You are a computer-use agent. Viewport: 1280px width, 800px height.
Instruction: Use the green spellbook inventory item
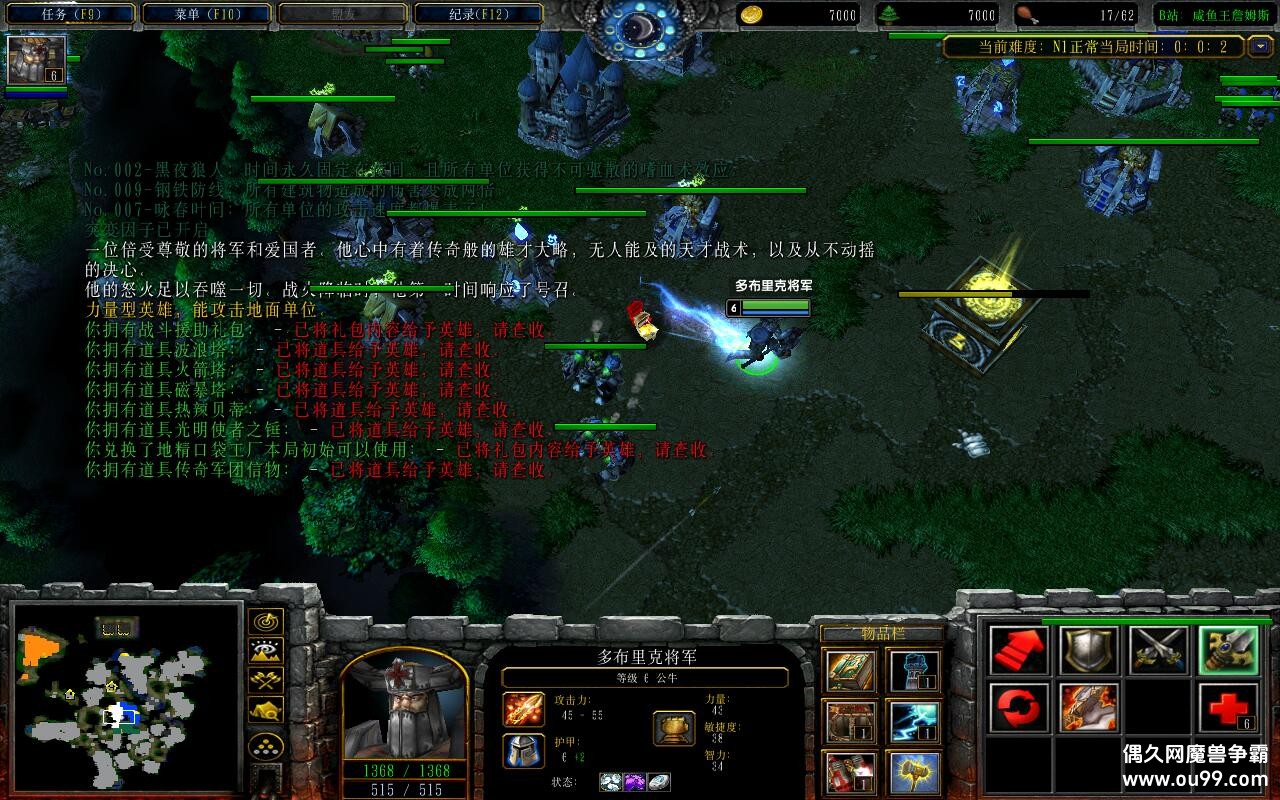coord(851,671)
